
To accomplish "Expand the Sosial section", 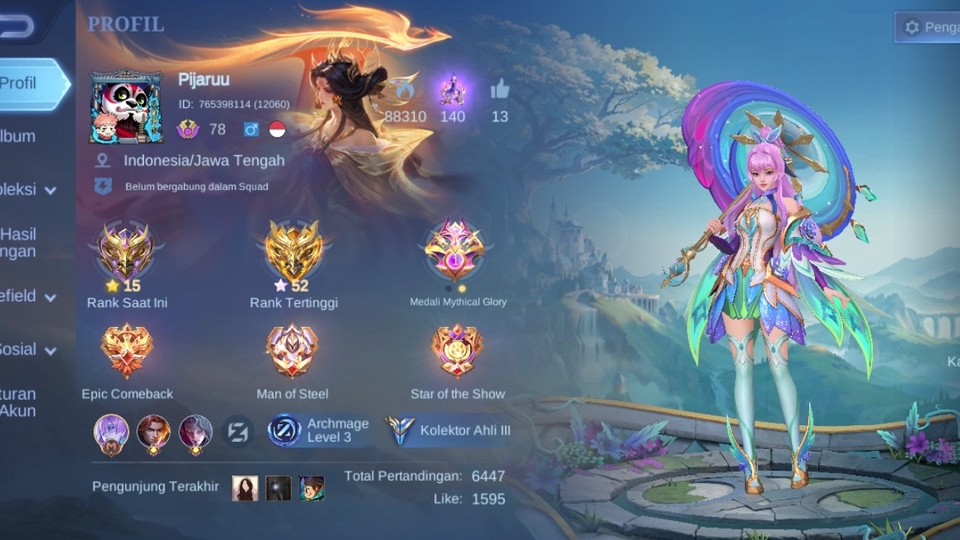I will pos(28,349).
